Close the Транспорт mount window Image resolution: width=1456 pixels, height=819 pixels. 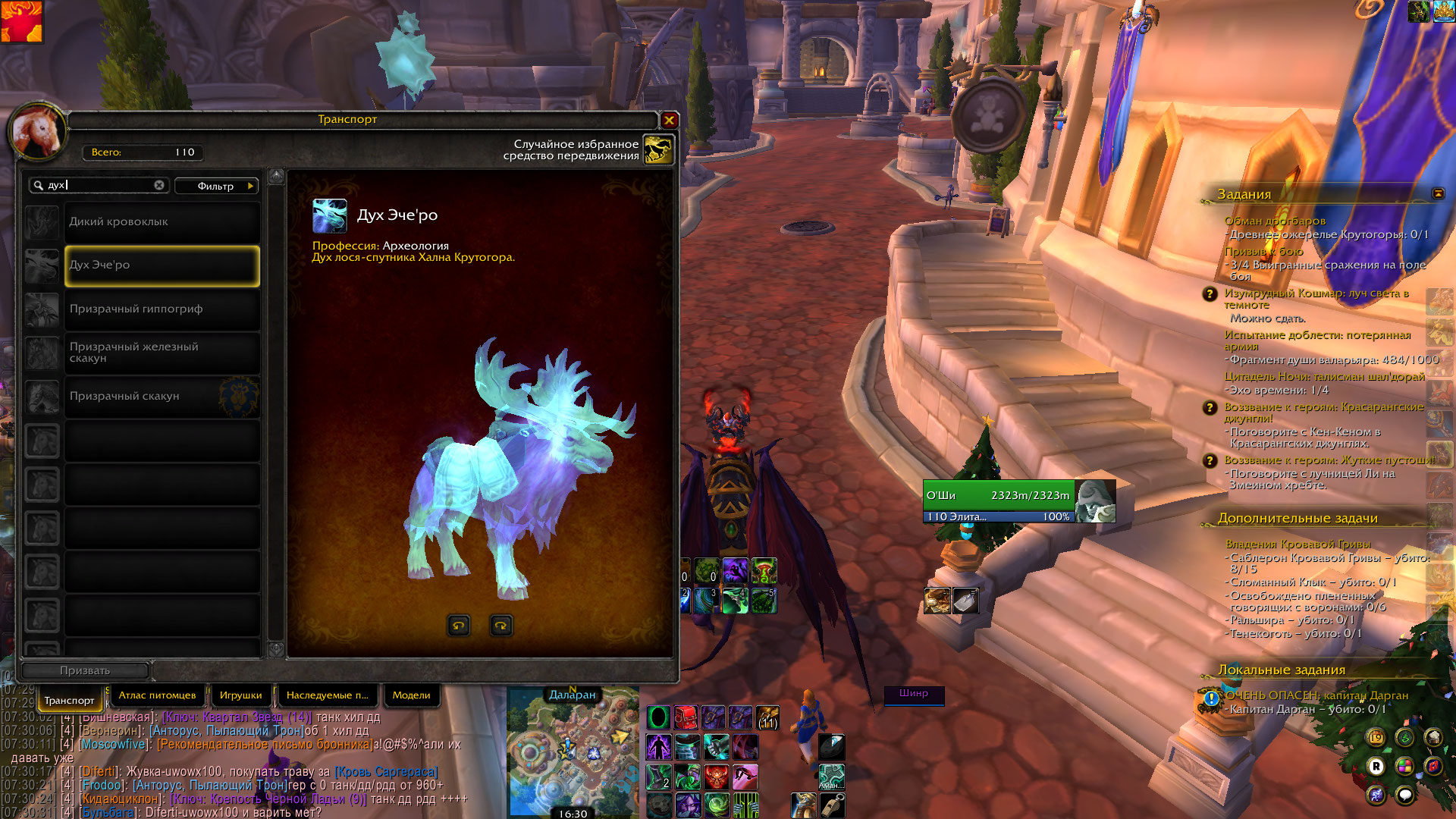pos(669,120)
